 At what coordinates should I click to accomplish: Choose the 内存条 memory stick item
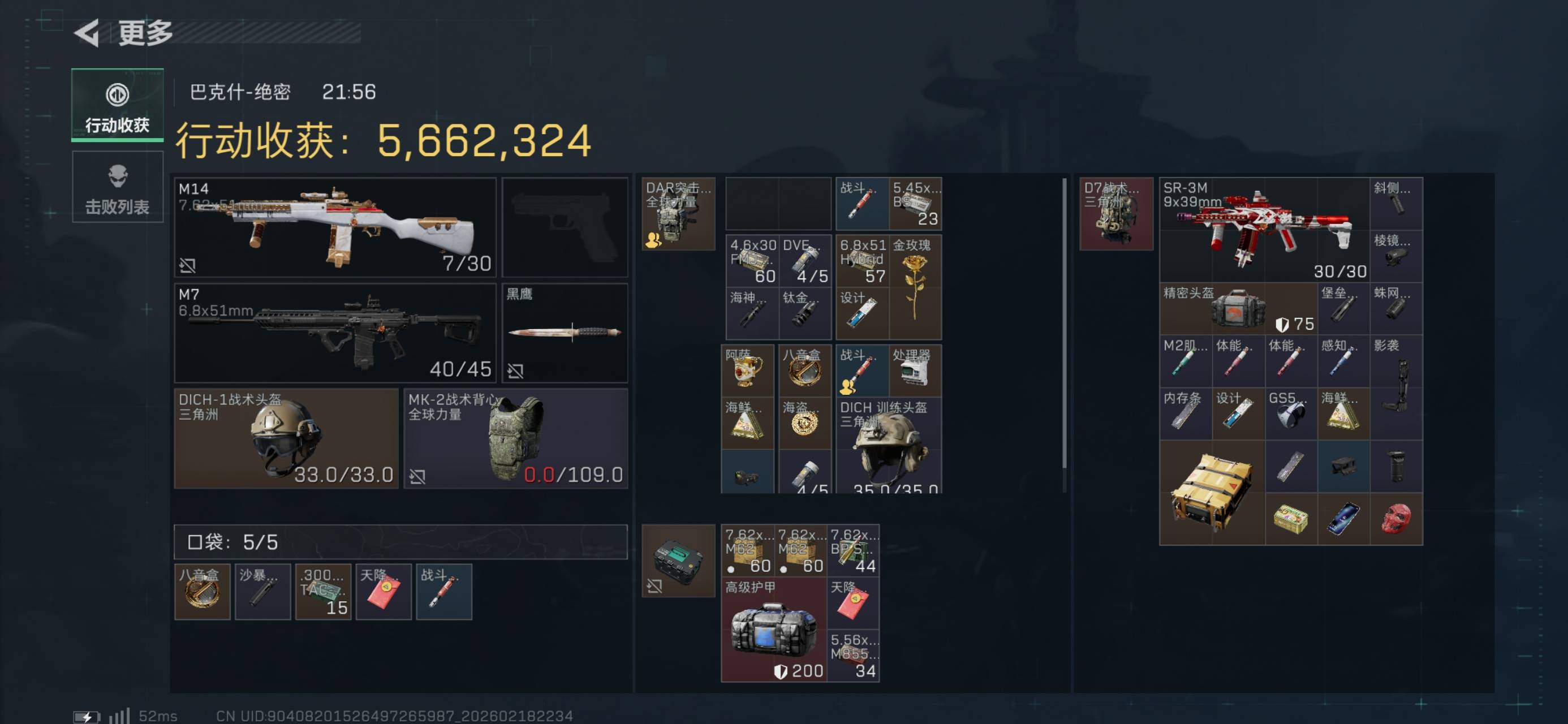[1185, 414]
